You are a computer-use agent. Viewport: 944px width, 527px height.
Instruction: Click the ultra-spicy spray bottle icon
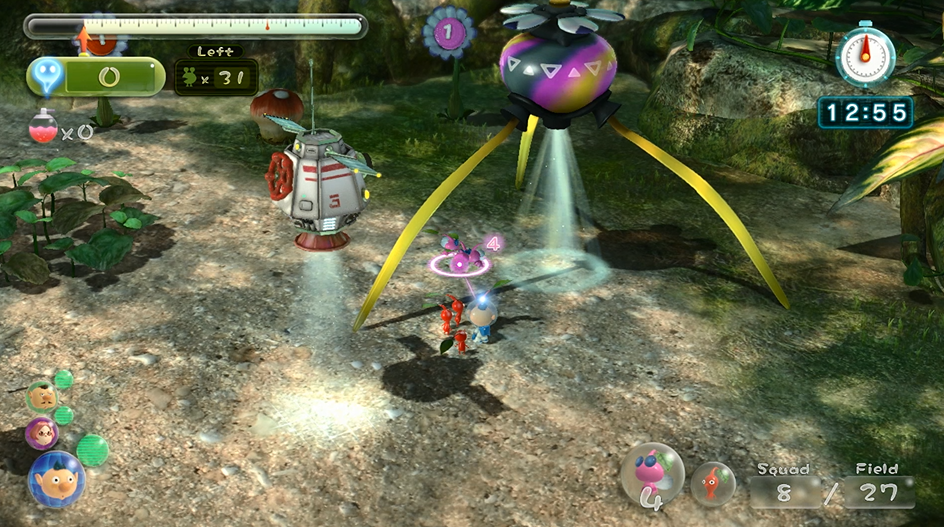pyautogui.click(x=43, y=129)
